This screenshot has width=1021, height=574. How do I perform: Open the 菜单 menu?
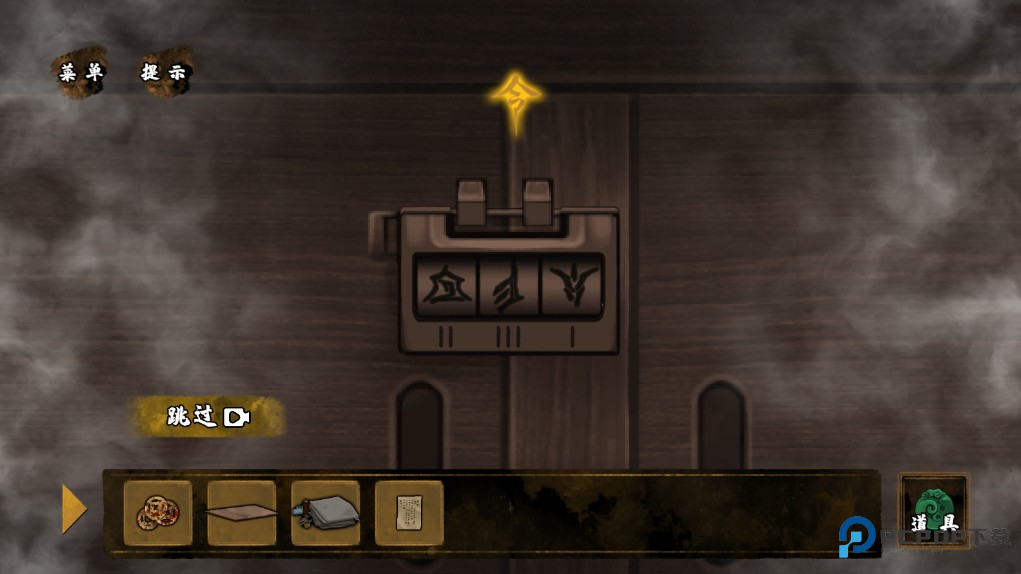tap(81, 73)
